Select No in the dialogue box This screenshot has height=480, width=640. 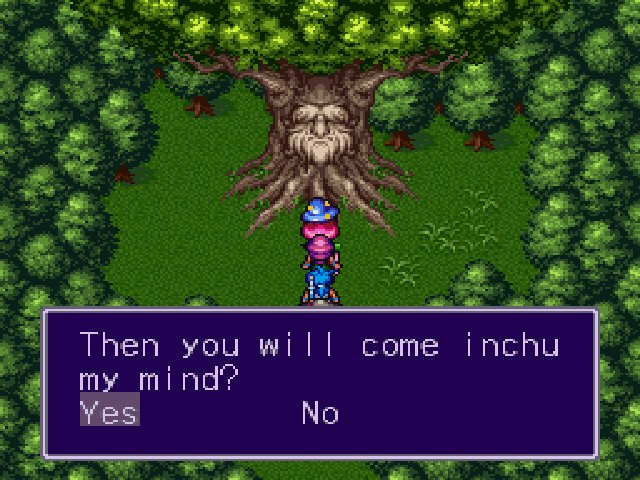pyautogui.click(x=320, y=412)
